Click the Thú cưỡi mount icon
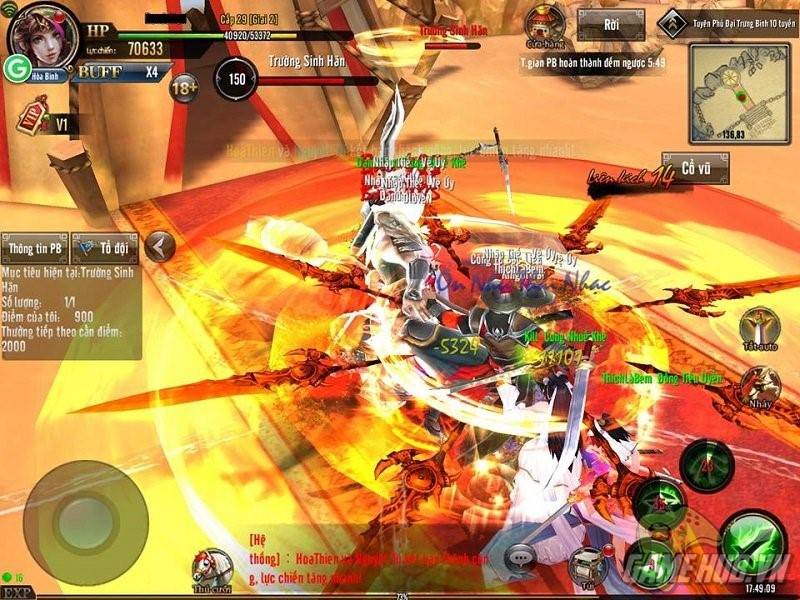This screenshot has width=800, height=600. point(212,570)
